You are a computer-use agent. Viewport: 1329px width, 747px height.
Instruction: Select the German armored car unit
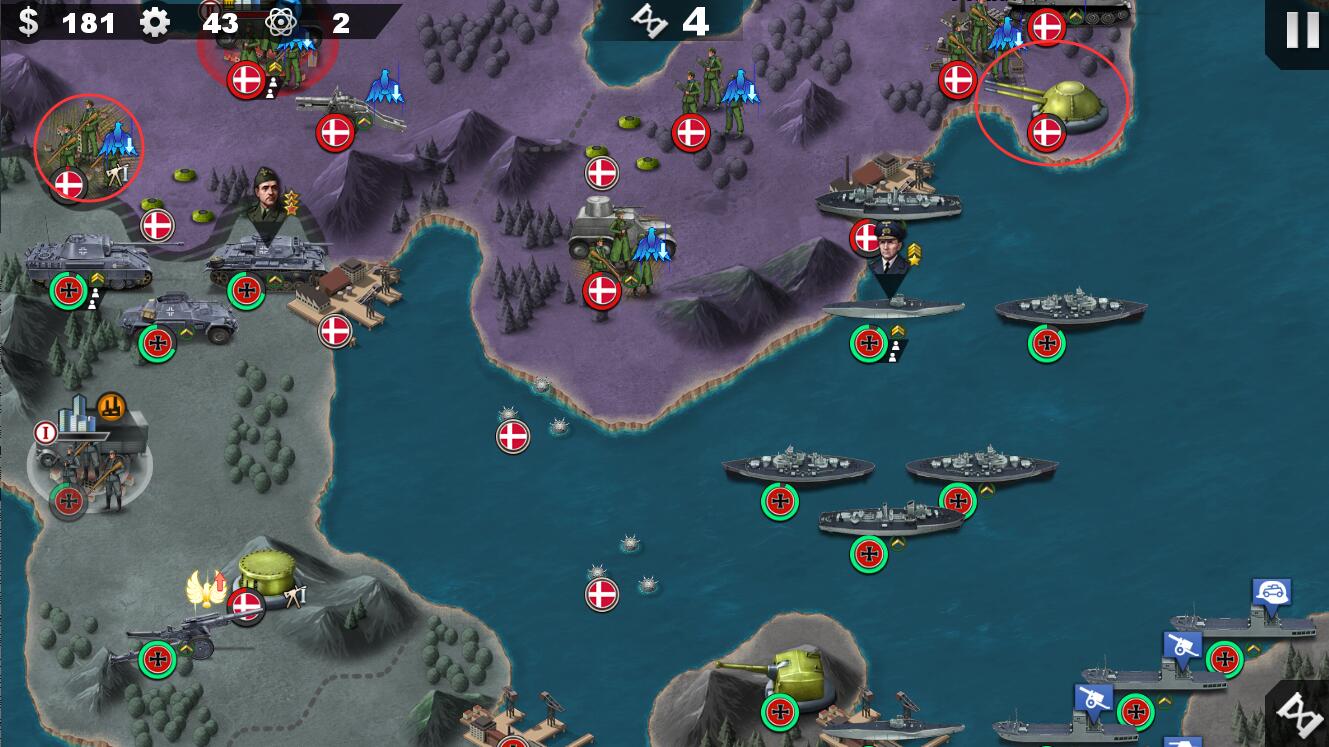pos(178,318)
